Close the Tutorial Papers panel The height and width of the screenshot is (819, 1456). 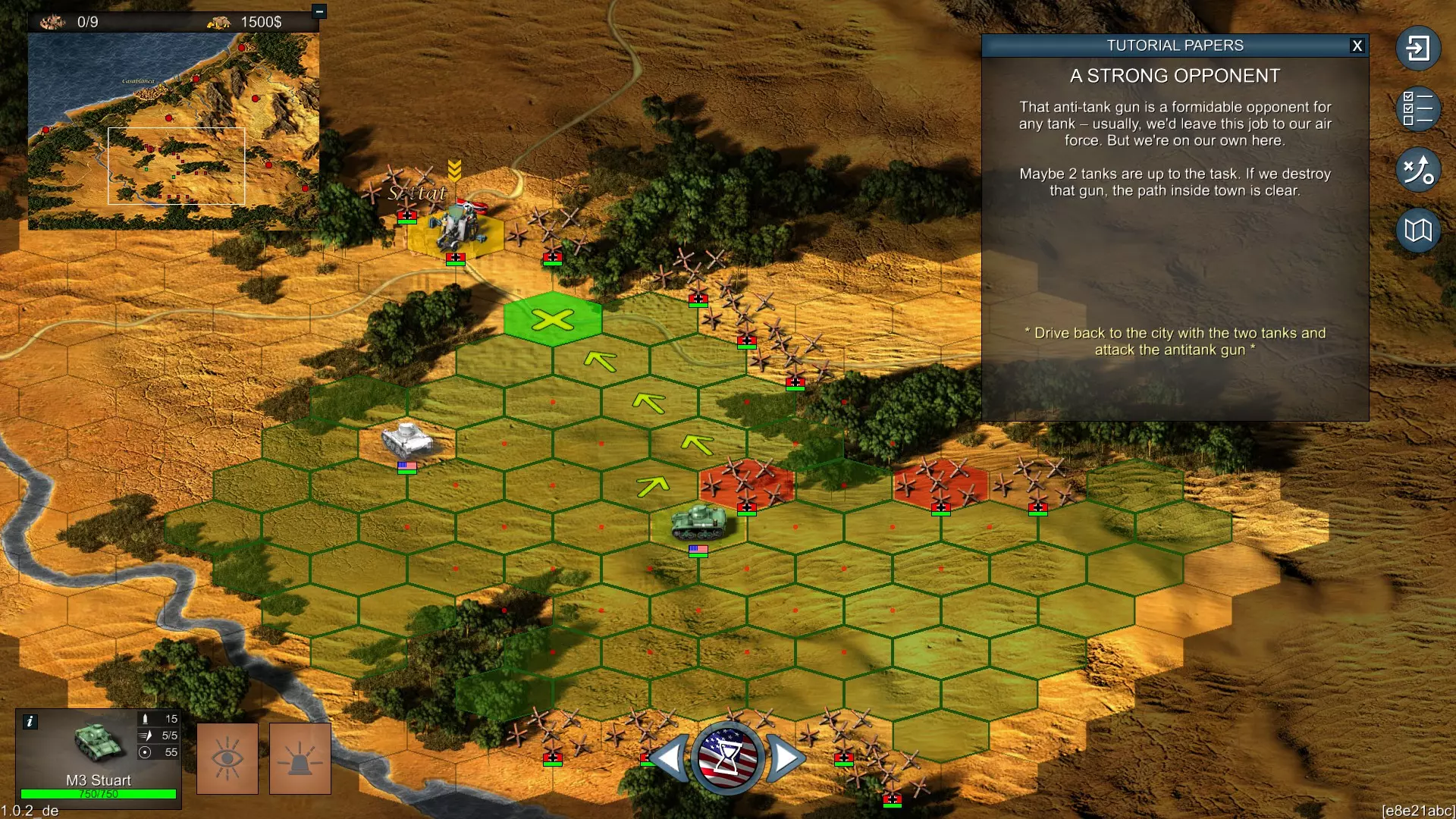coord(1357,45)
